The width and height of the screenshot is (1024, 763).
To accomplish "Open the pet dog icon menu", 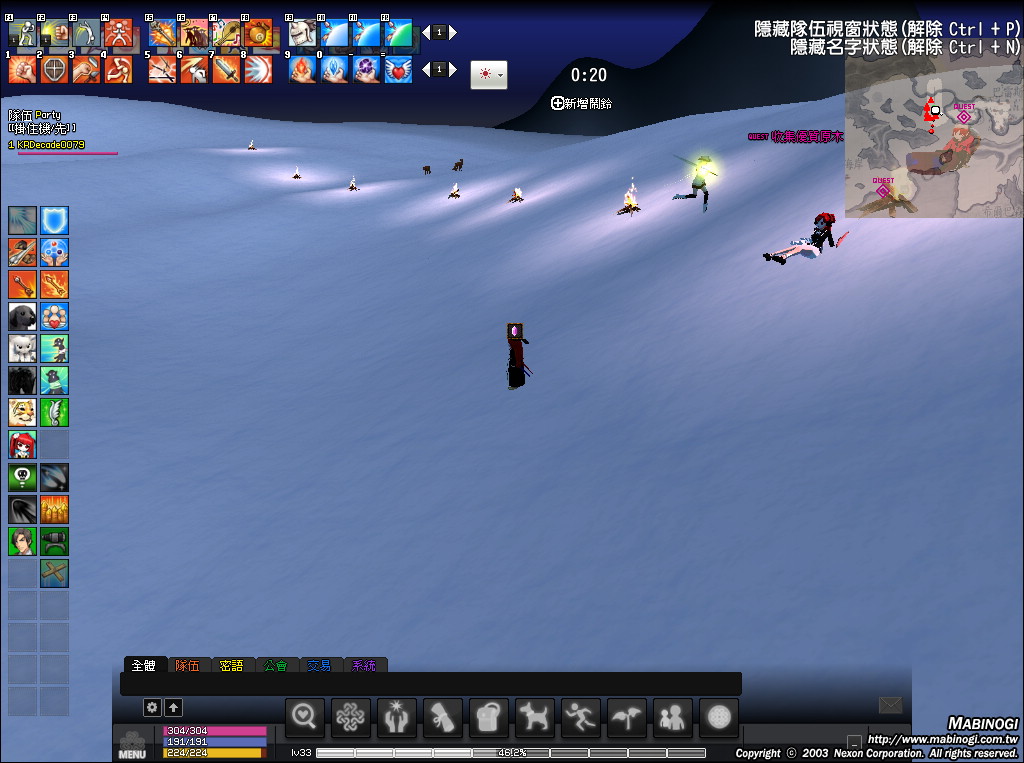I will point(535,716).
